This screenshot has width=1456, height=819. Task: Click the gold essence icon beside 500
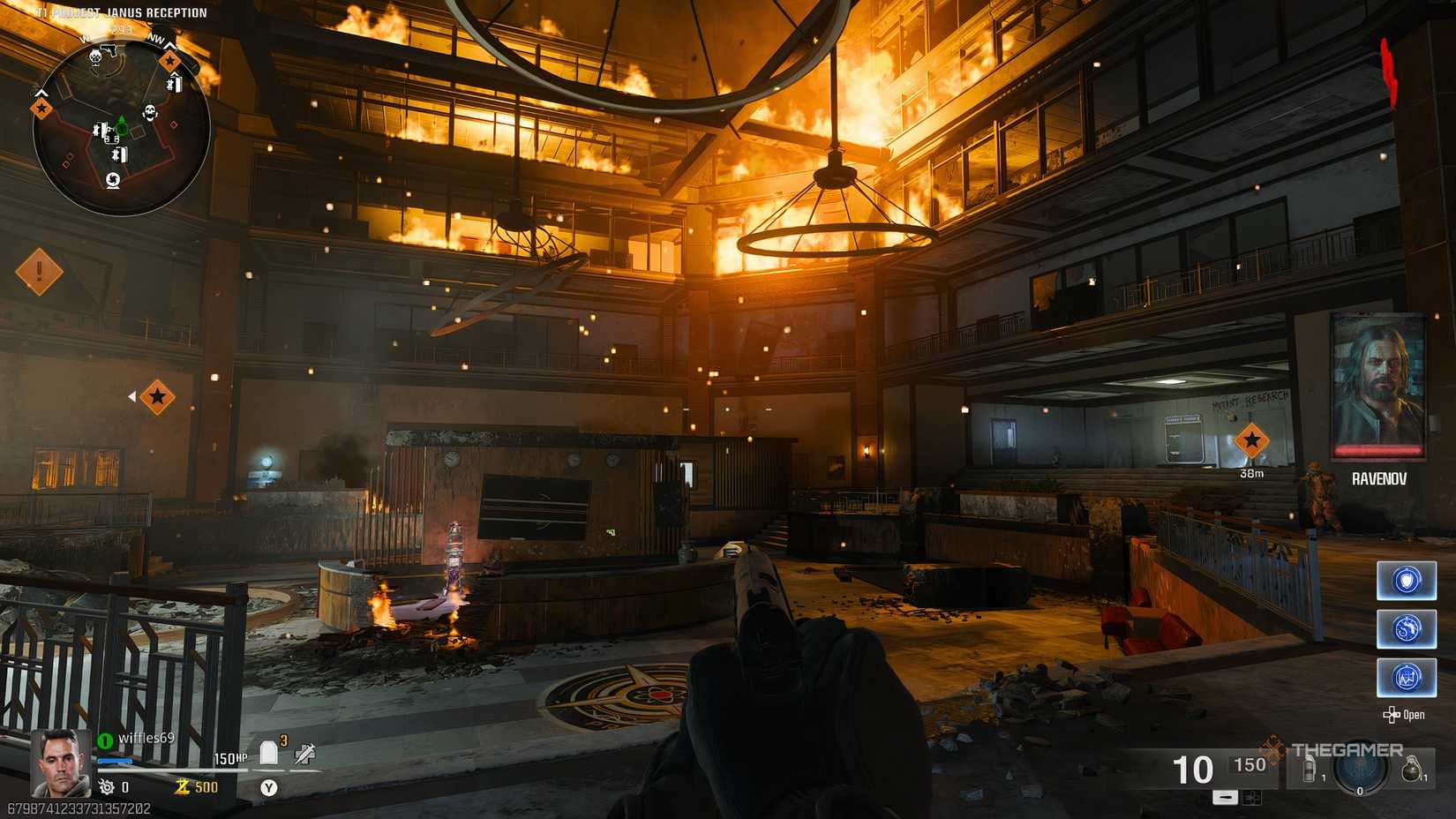[x=182, y=785]
